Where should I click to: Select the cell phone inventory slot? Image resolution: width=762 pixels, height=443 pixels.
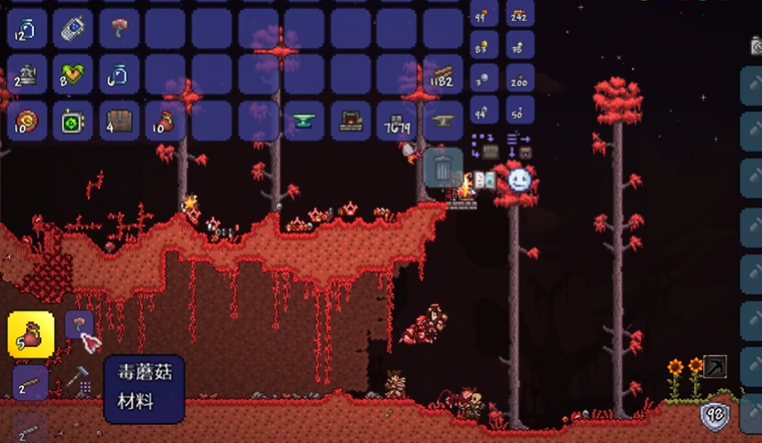(x=73, y=28)
